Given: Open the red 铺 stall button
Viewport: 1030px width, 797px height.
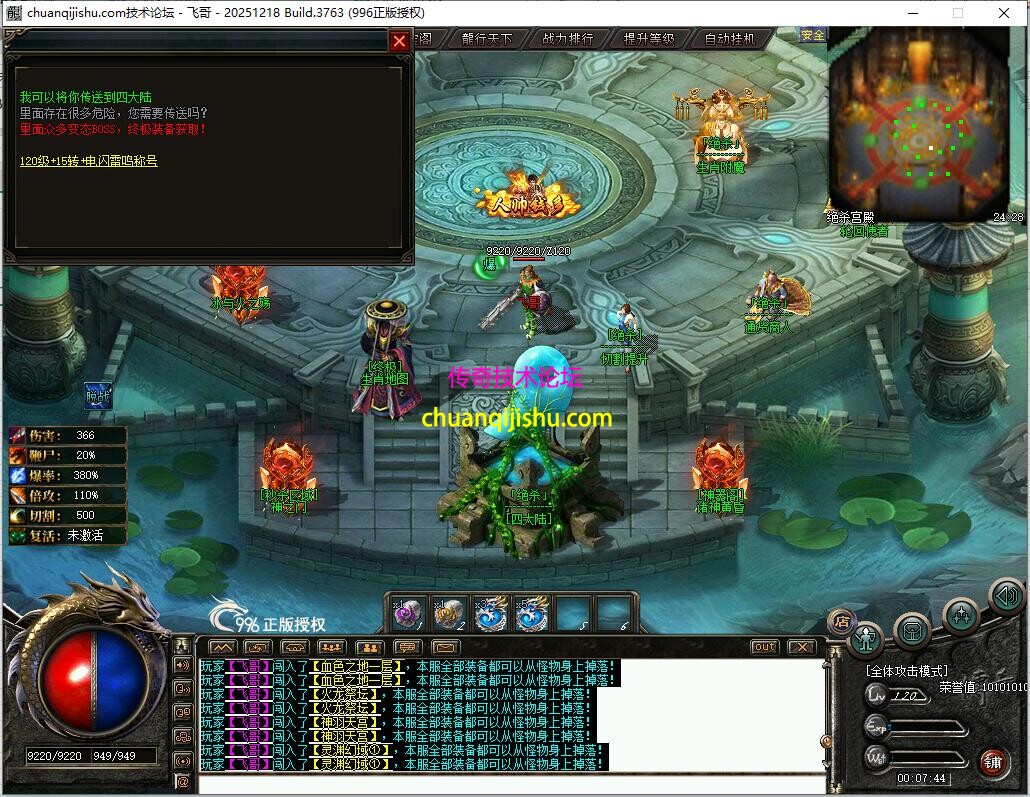Looking at the screenshot, I should (x=993, y=763).
